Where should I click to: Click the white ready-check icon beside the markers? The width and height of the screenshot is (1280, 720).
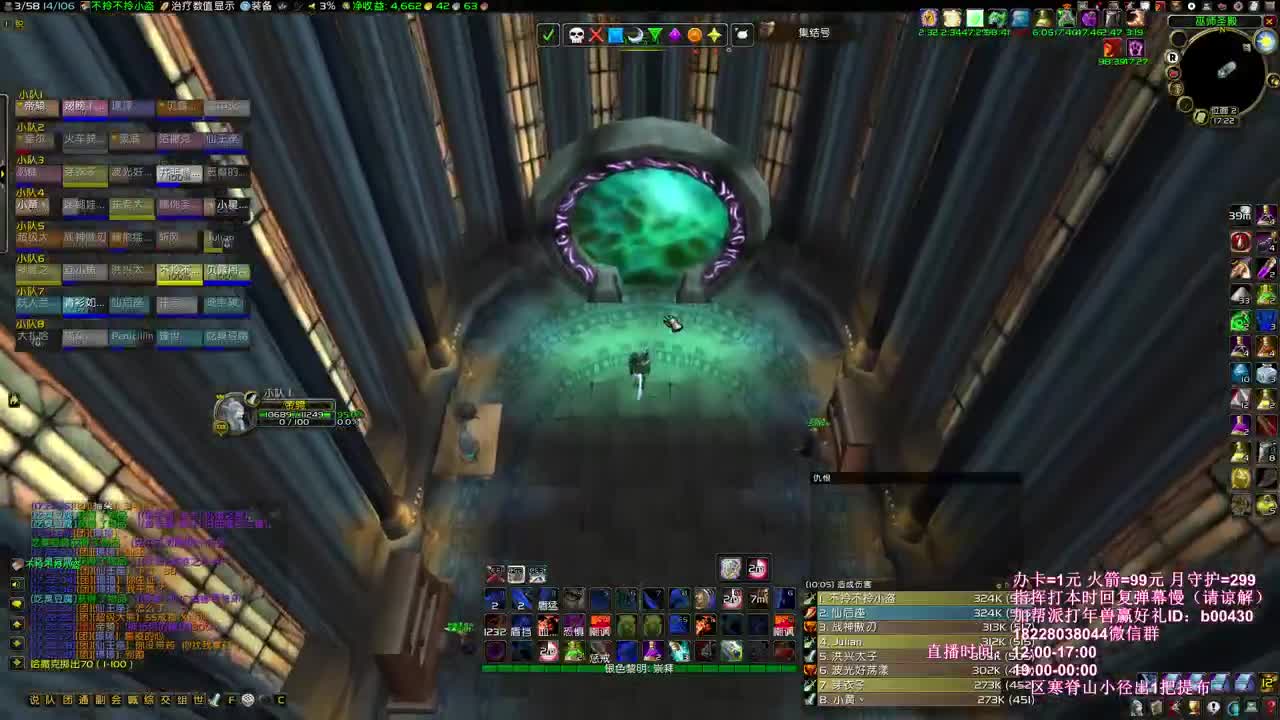pos(548,35)
